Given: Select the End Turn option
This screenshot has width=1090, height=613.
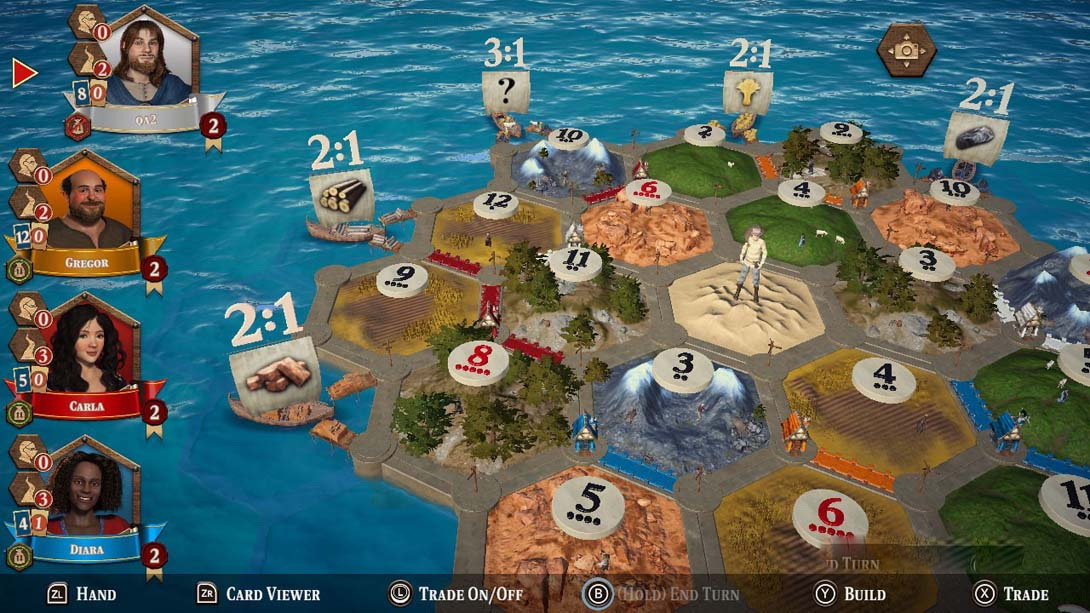Looking at the screenshot, I should [661, 594].
